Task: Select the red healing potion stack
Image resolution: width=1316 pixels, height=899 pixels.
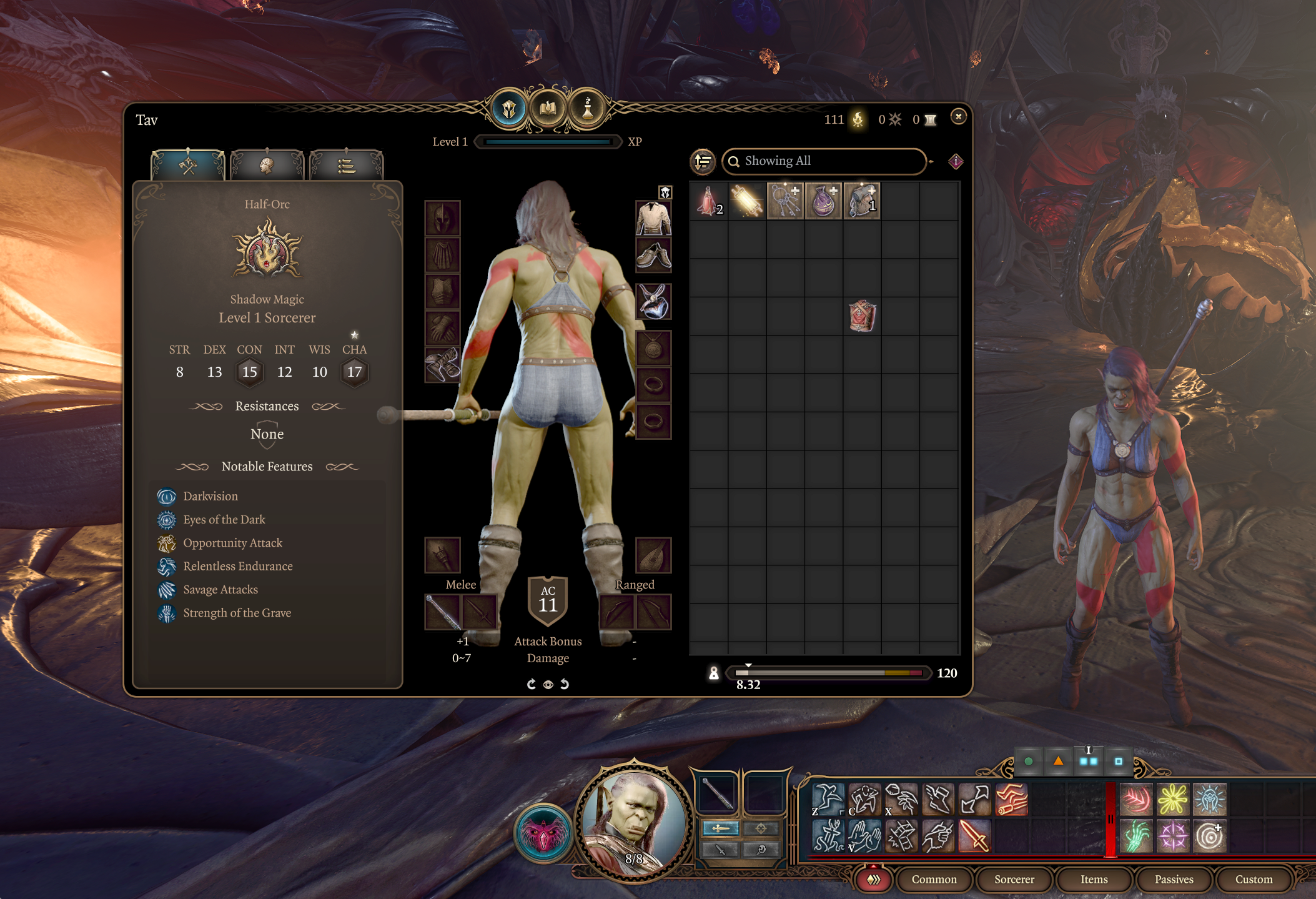Action: (709, 201)
